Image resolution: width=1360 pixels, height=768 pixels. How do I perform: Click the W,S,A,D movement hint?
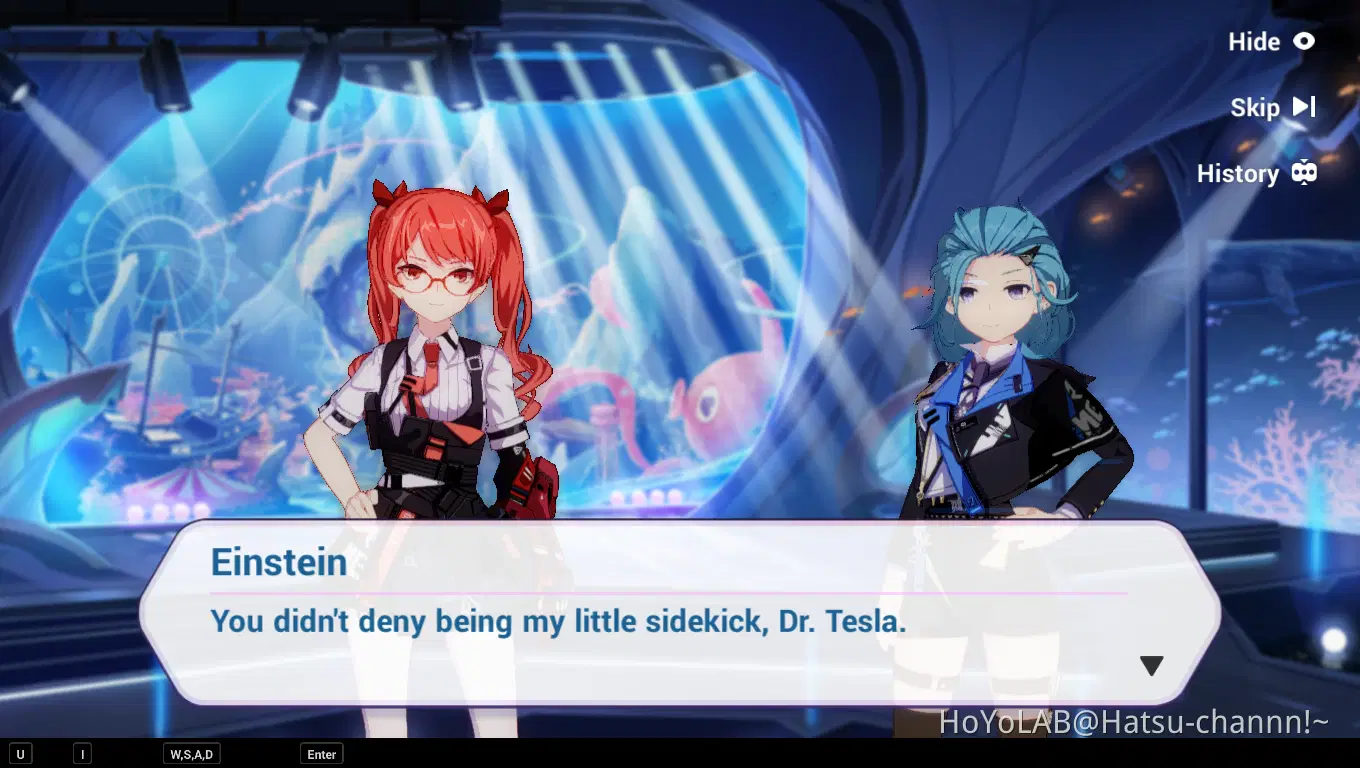coord(190,753)
